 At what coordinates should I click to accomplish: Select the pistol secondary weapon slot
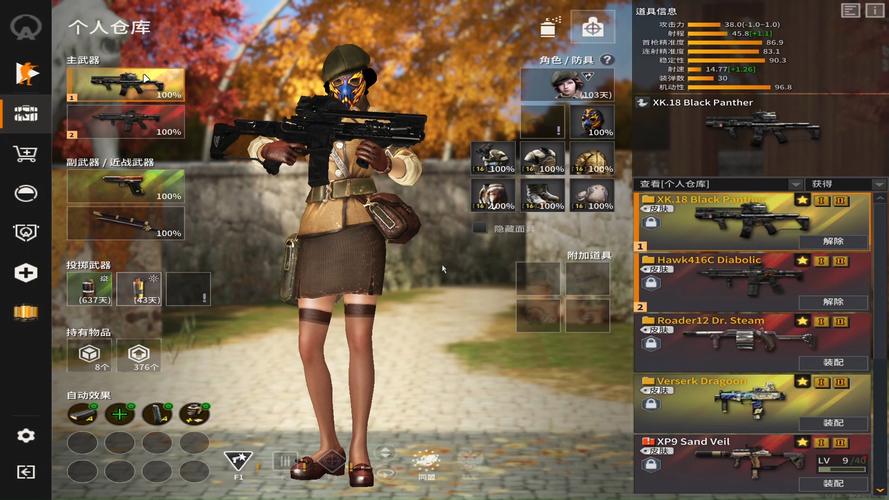click(x=125, y=187)
